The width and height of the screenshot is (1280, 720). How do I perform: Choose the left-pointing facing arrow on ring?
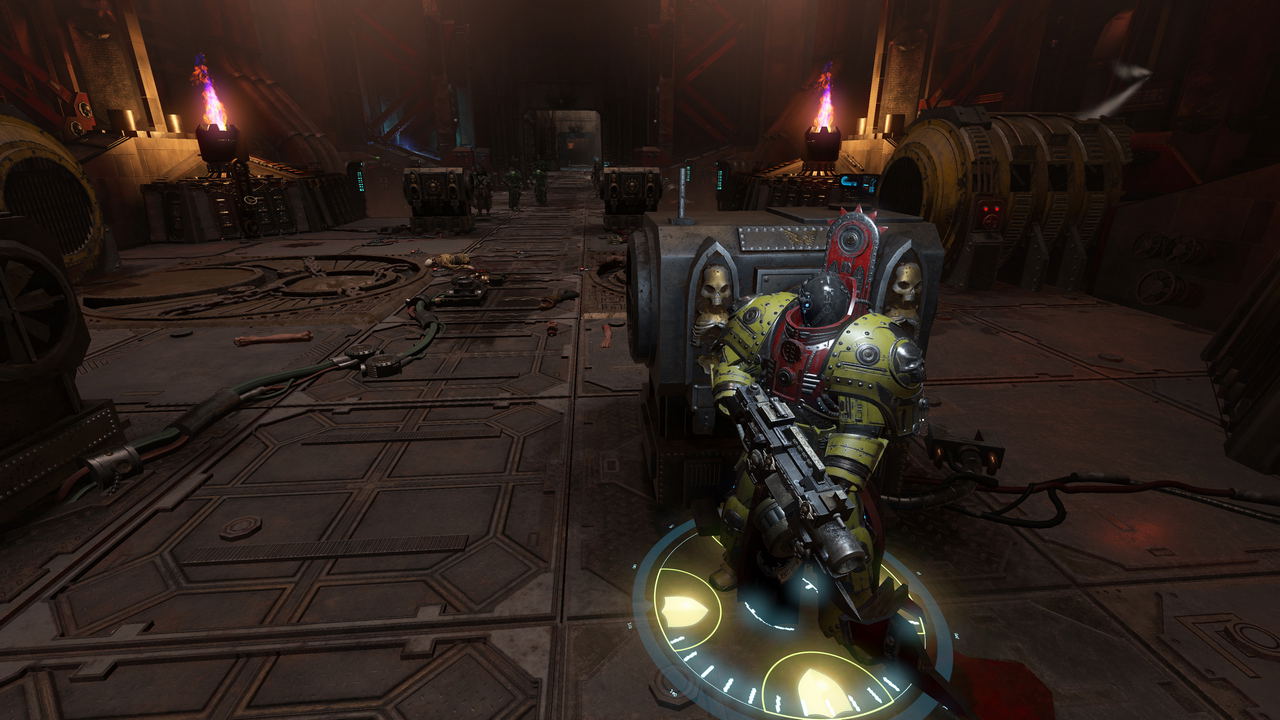[x=686, y=608]
